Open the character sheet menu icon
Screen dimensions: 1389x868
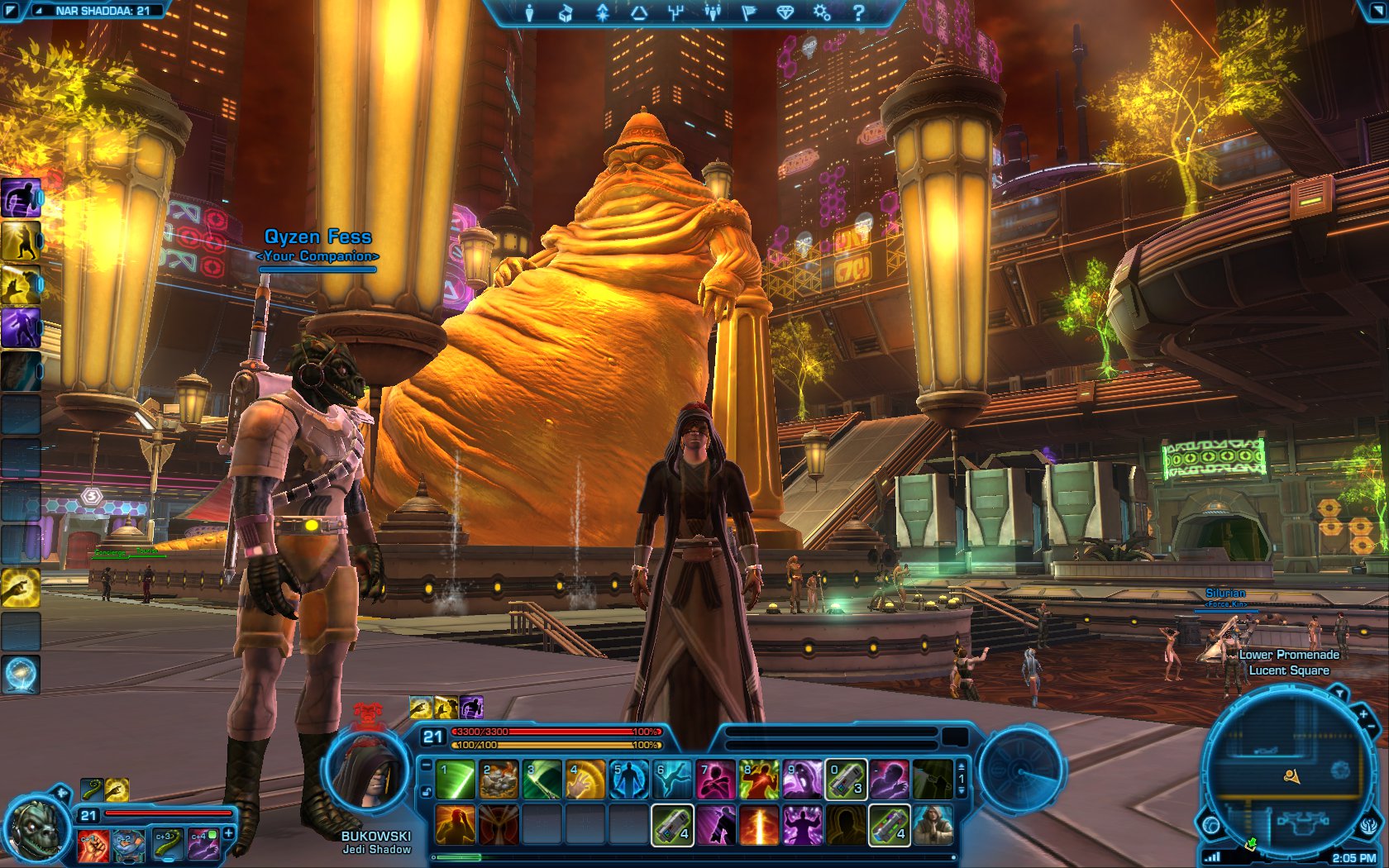tap(529, 12)
